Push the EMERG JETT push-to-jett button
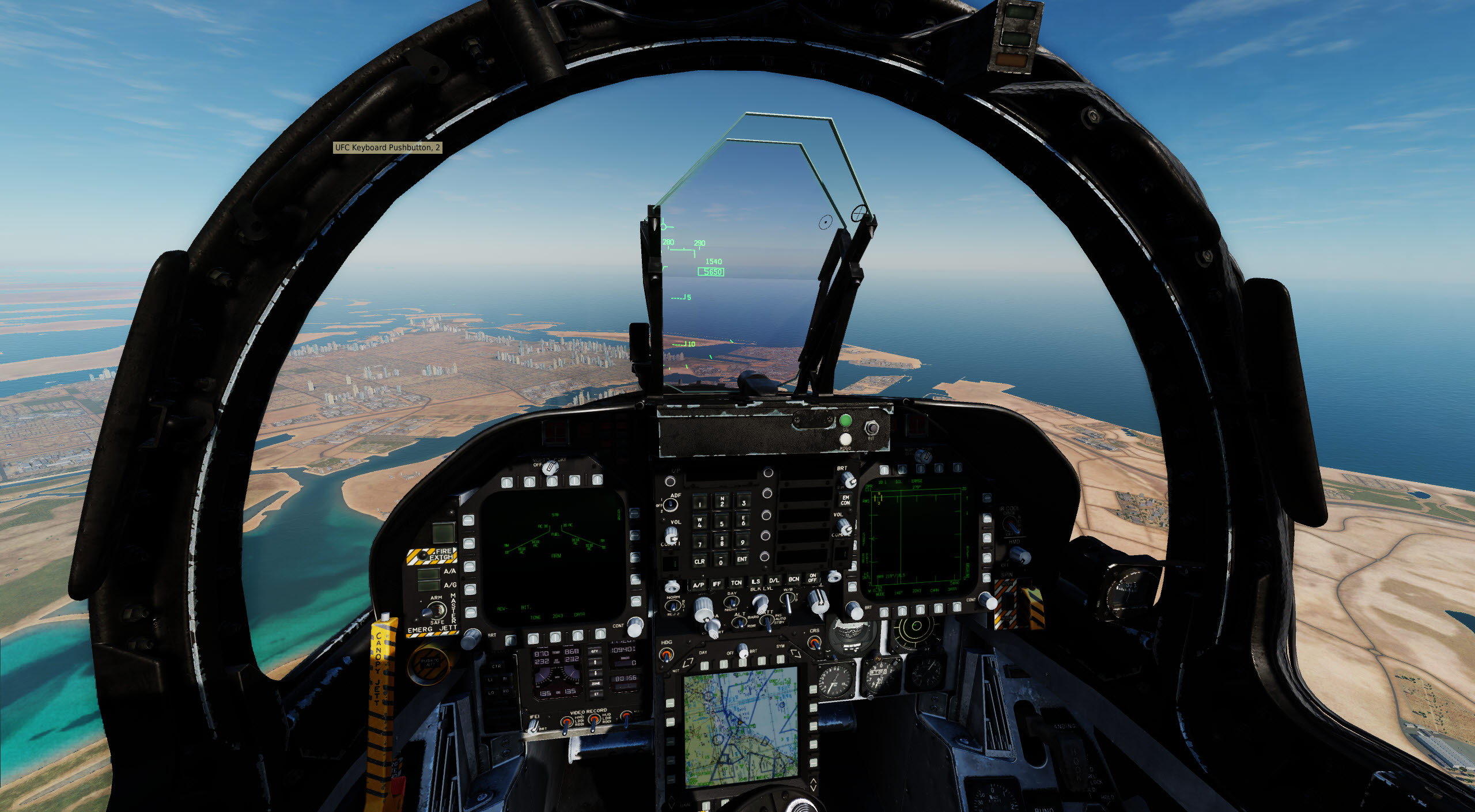This screenshot has width=1475, height=812. 428,664
